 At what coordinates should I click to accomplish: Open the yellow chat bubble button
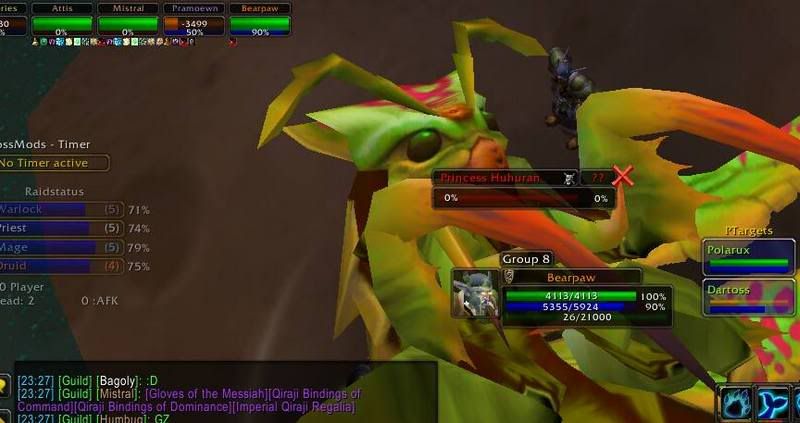pos(6,384)
